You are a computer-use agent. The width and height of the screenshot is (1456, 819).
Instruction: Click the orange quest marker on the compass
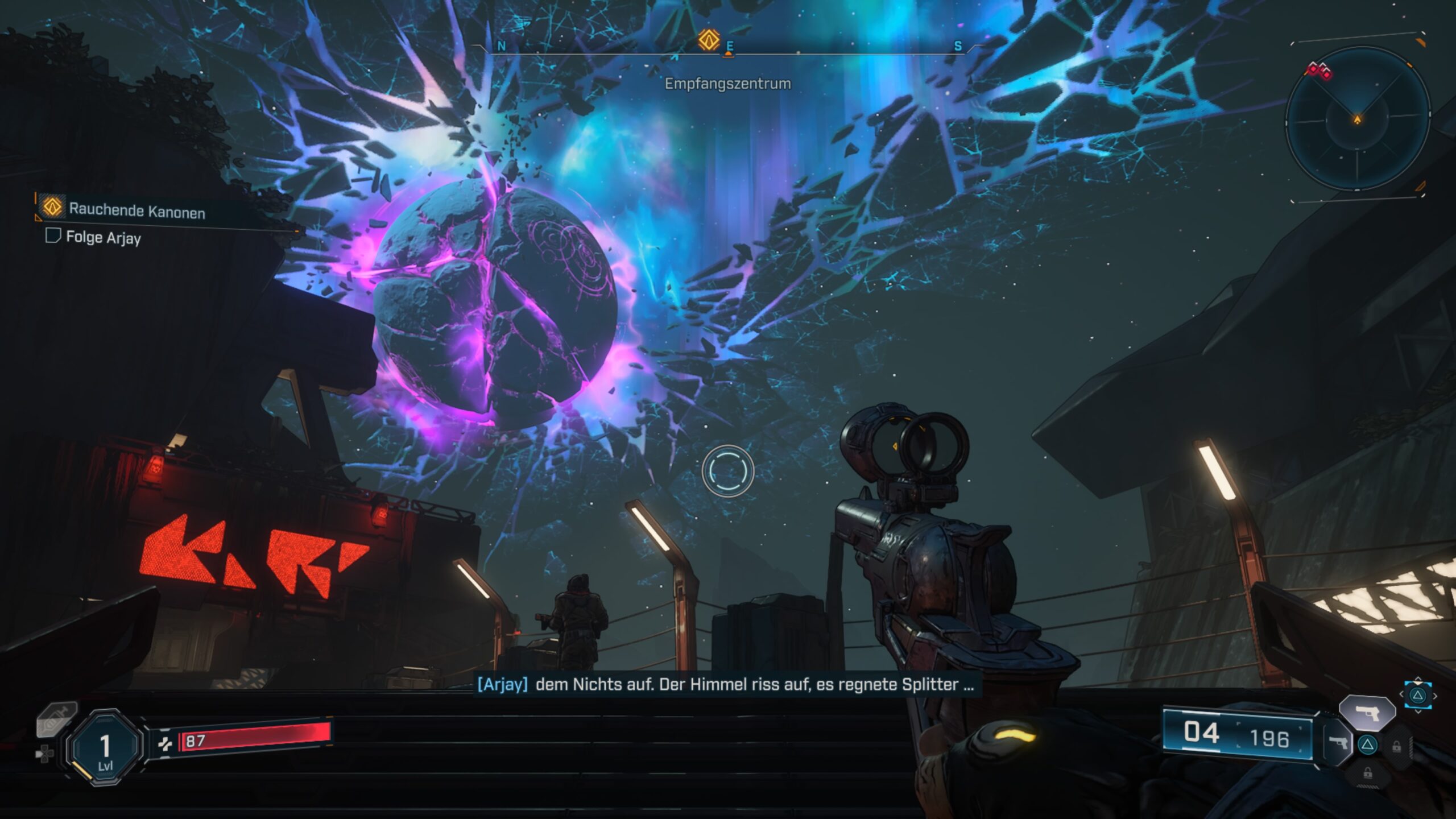tap(709, 40)
